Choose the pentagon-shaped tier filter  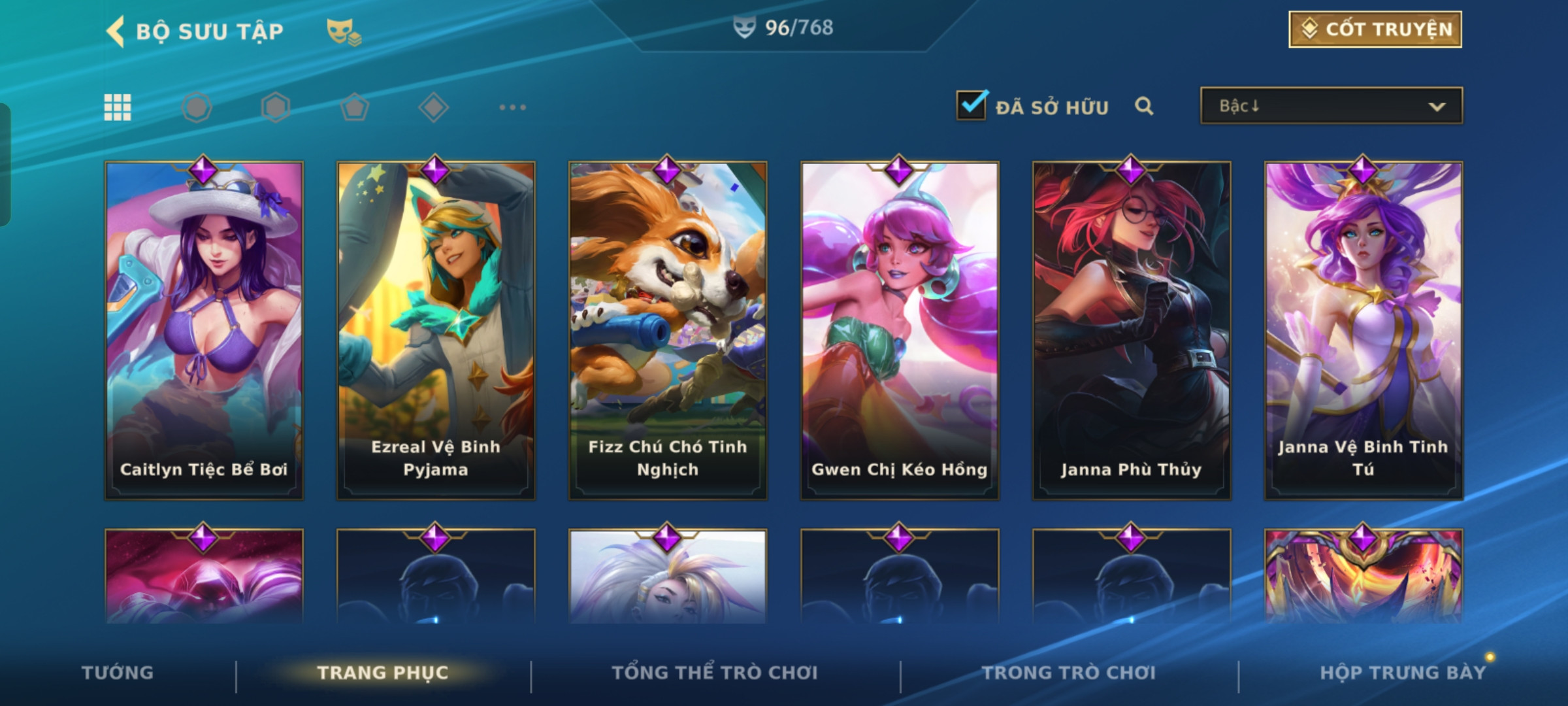355,107
